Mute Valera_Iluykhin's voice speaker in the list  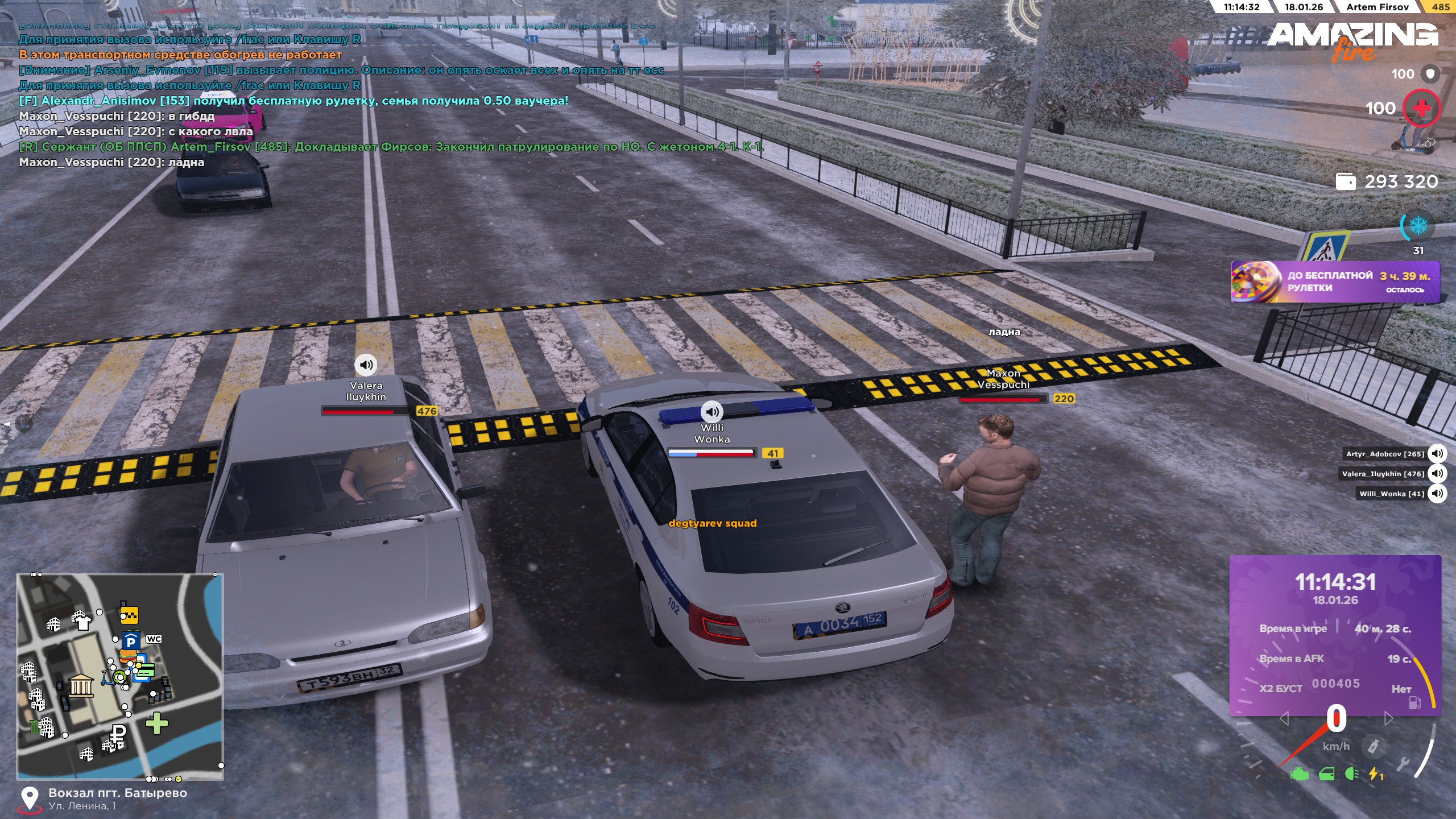(x=1437, y=473)
